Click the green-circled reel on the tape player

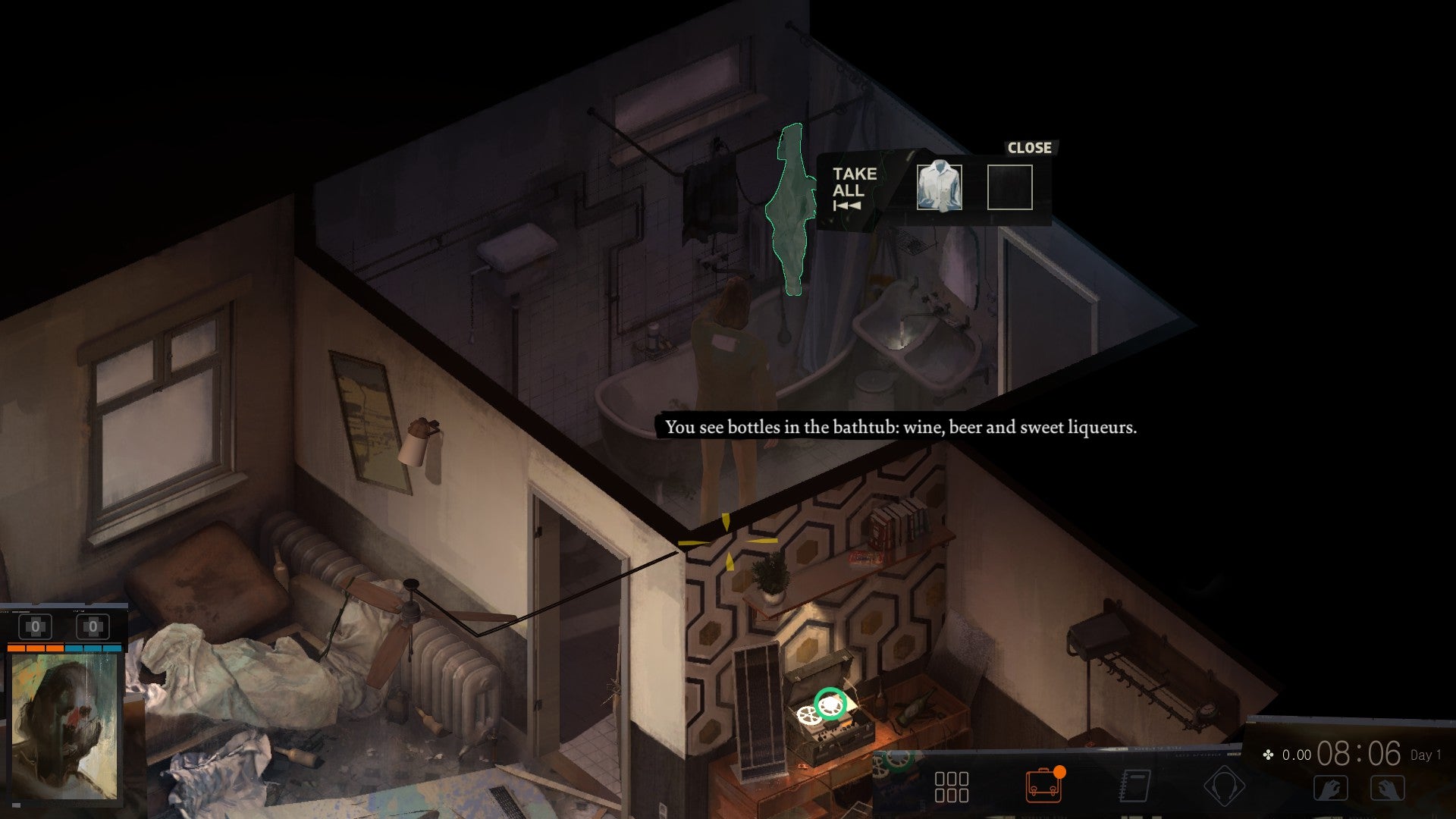point(830,705)
